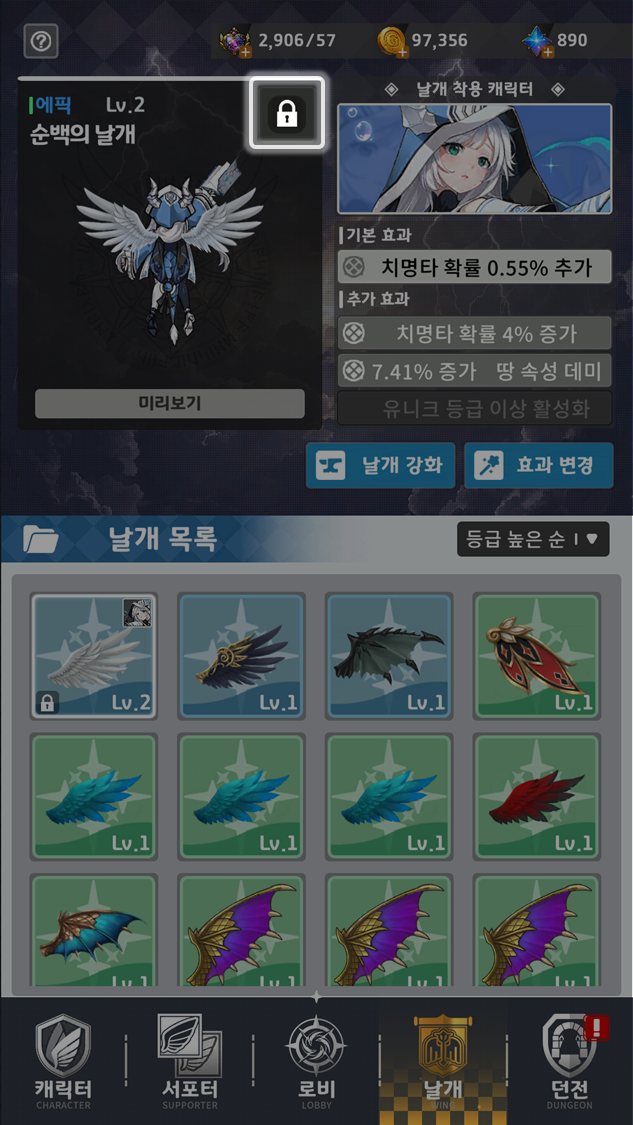Open 날개 강화 wing enhancement

[381, 465]
